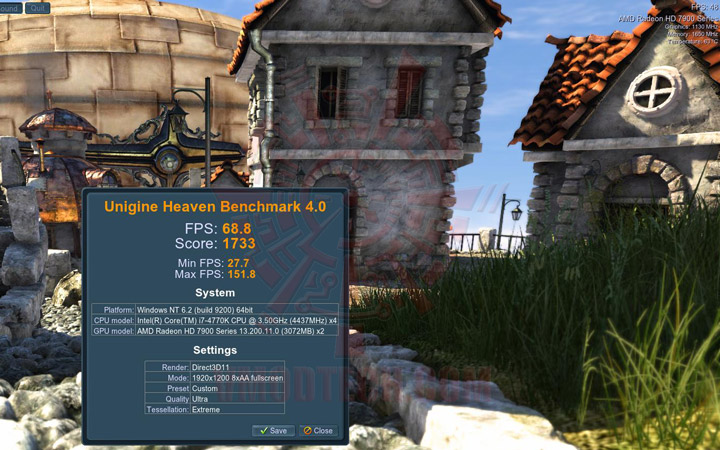The width and height of the screenshot is (720, 450).
Task: Save the benchmark results
Action: (273, 430)
